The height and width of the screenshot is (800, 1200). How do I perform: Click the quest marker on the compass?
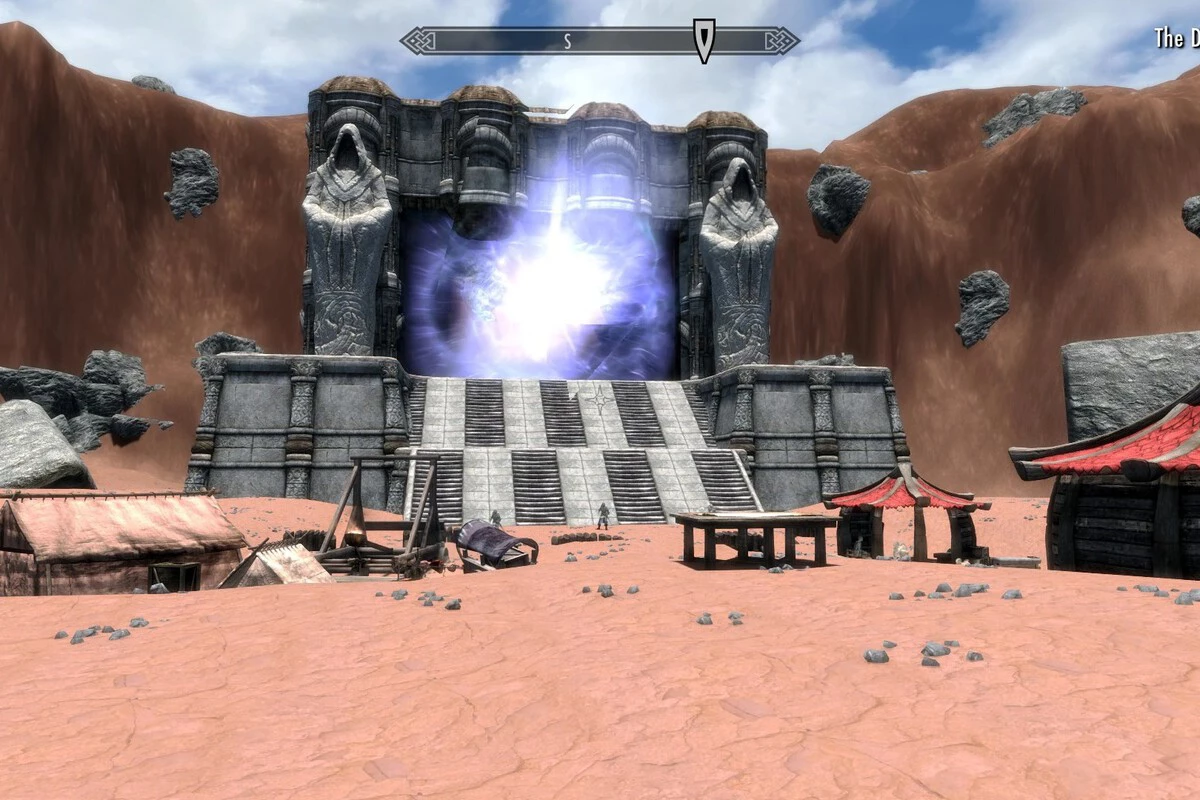(x=704, y=41)
